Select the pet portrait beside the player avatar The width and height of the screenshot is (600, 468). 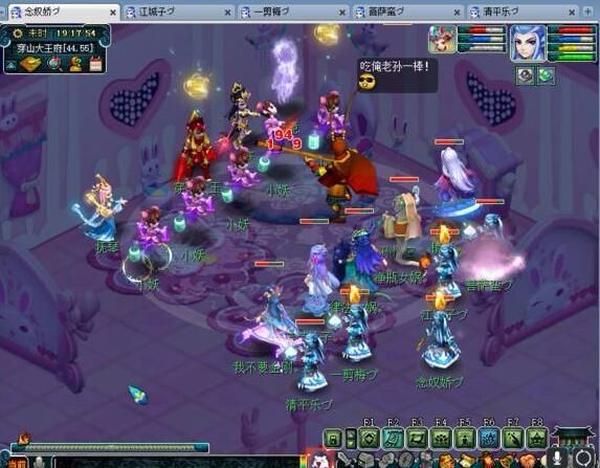[442, 39]
